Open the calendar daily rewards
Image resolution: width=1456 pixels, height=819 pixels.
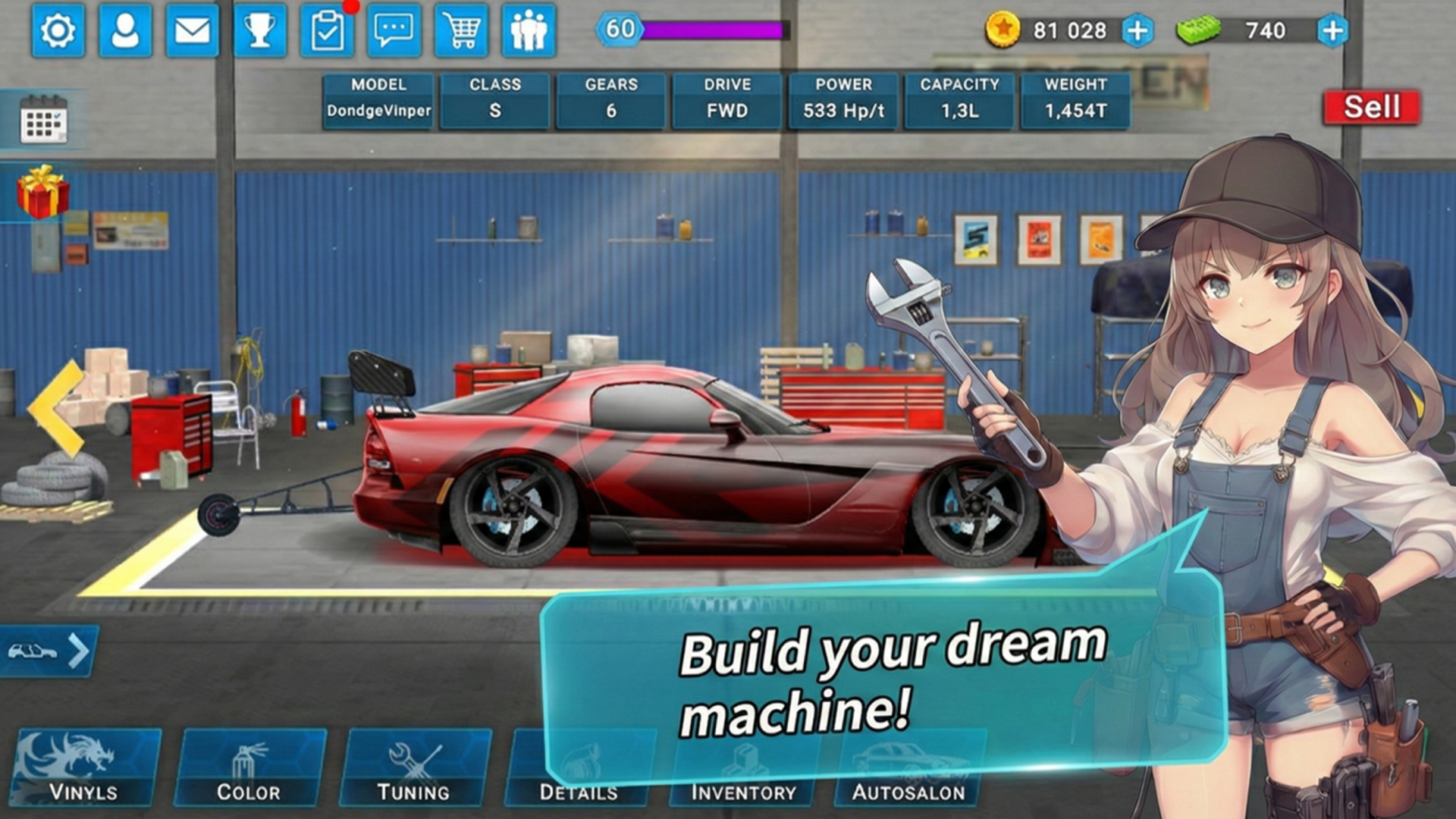point(43,120)
